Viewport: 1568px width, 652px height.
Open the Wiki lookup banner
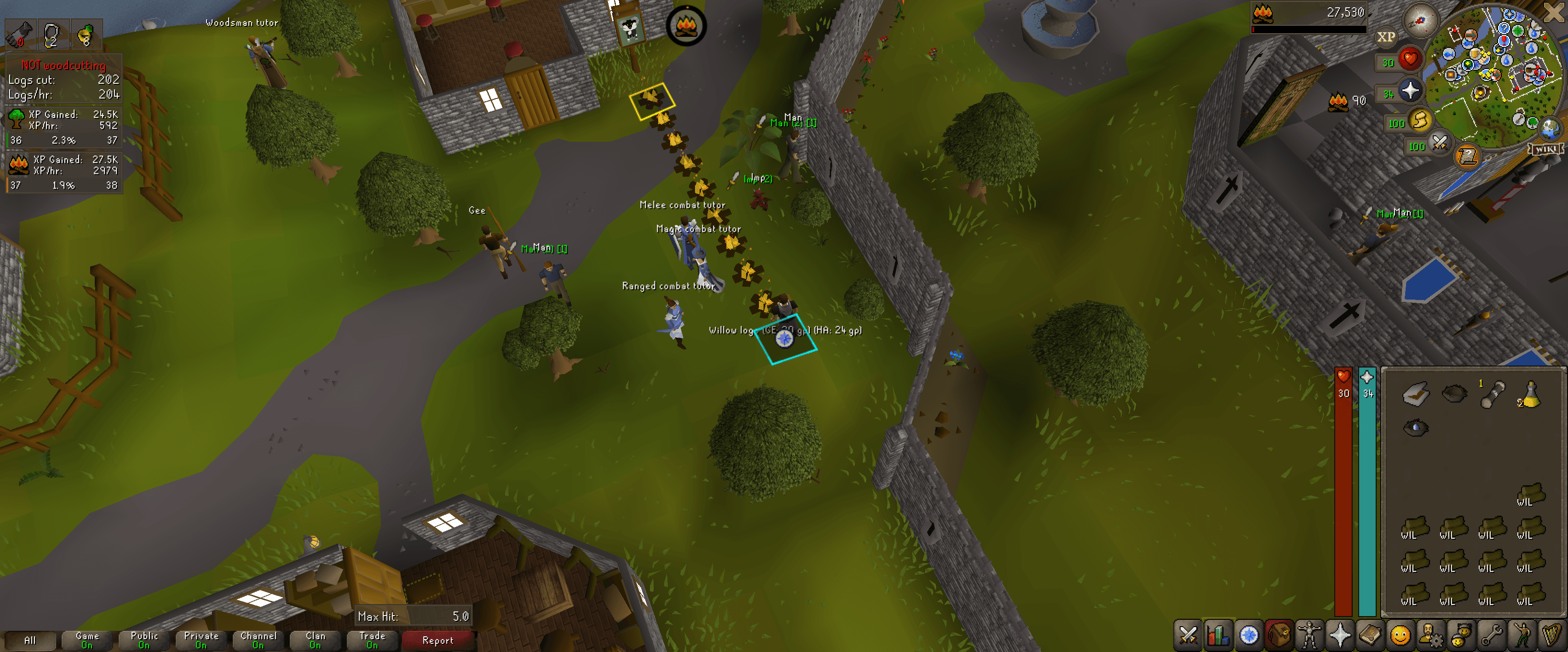pos(1546,149)
